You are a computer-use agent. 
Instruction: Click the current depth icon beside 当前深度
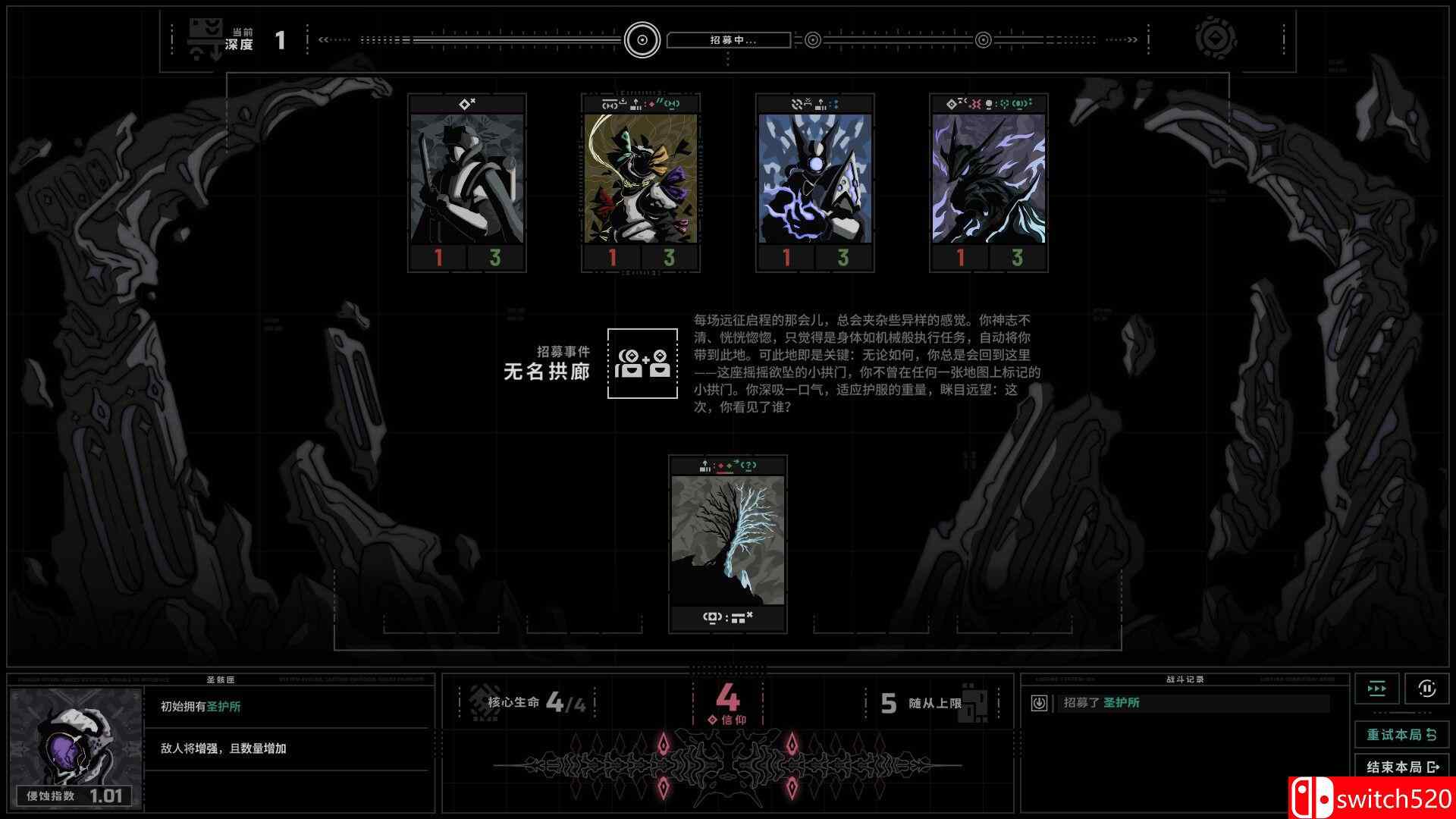203,36
